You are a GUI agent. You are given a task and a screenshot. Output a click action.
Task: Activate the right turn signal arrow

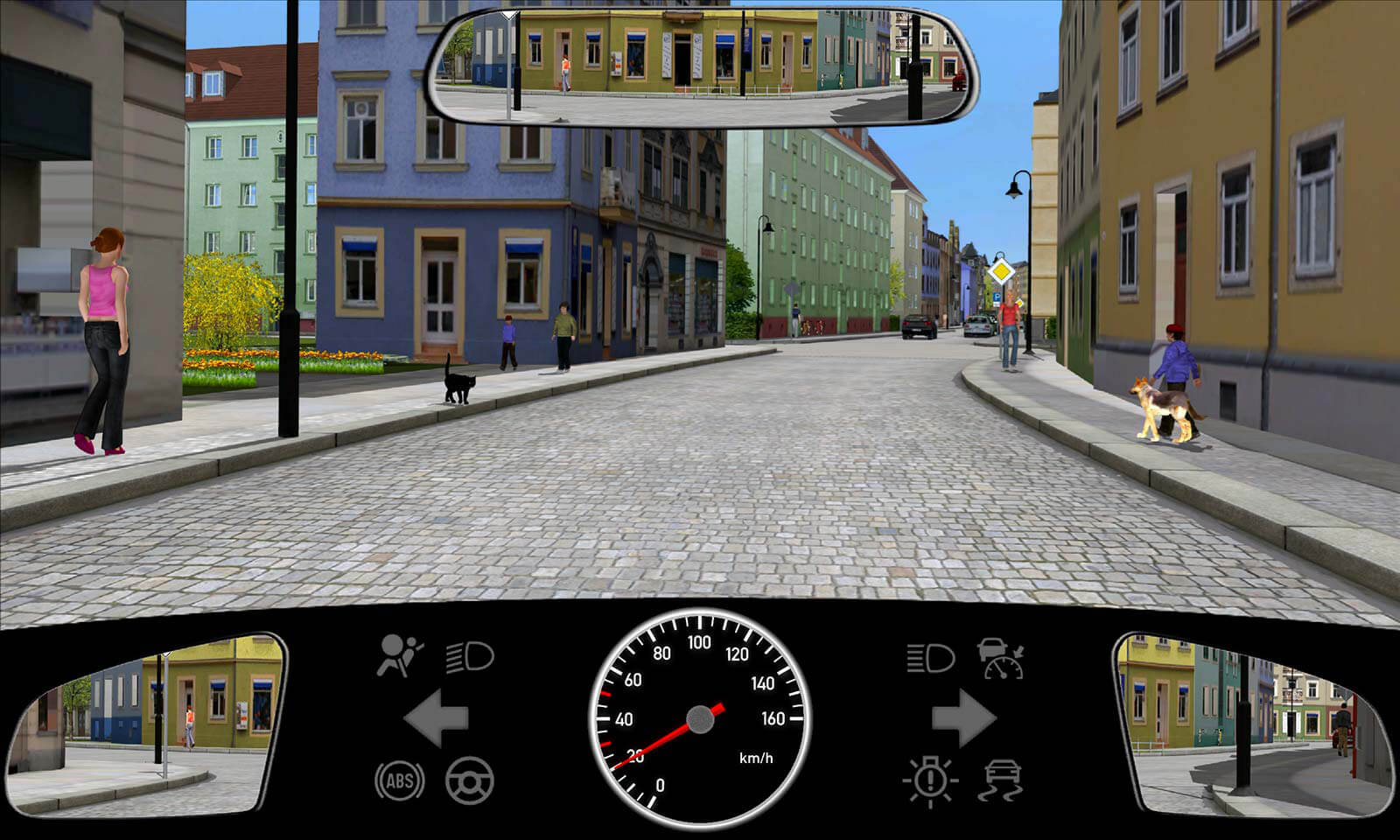pos(963,718)
